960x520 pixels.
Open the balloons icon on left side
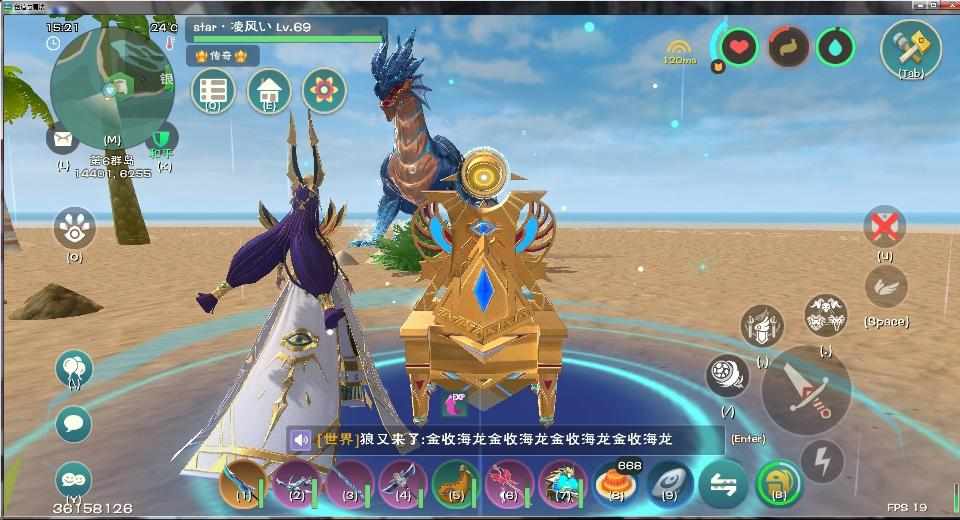tap(74, 369)
